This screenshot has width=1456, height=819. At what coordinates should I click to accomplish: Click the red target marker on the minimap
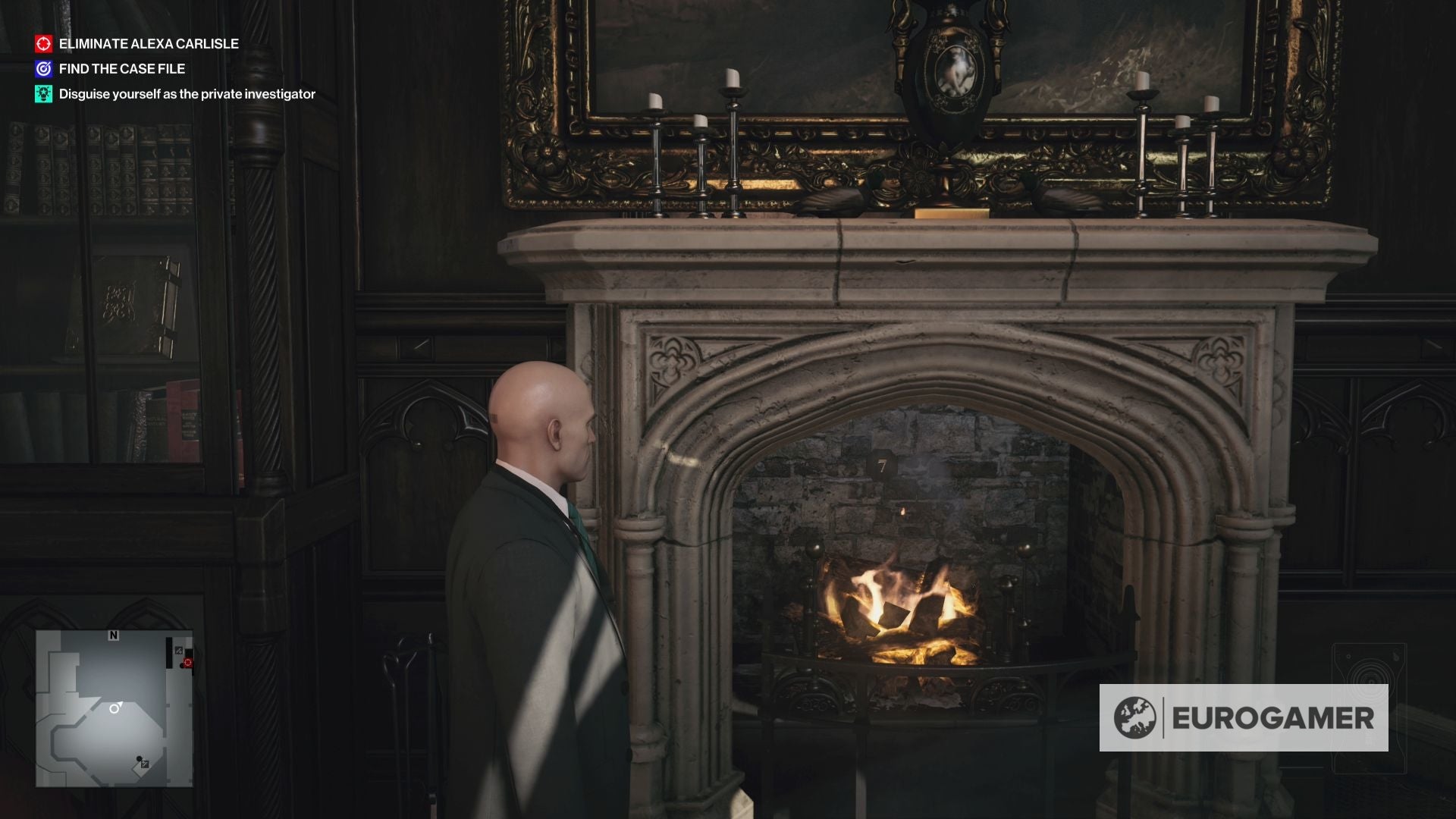click(x=187, y=663)
